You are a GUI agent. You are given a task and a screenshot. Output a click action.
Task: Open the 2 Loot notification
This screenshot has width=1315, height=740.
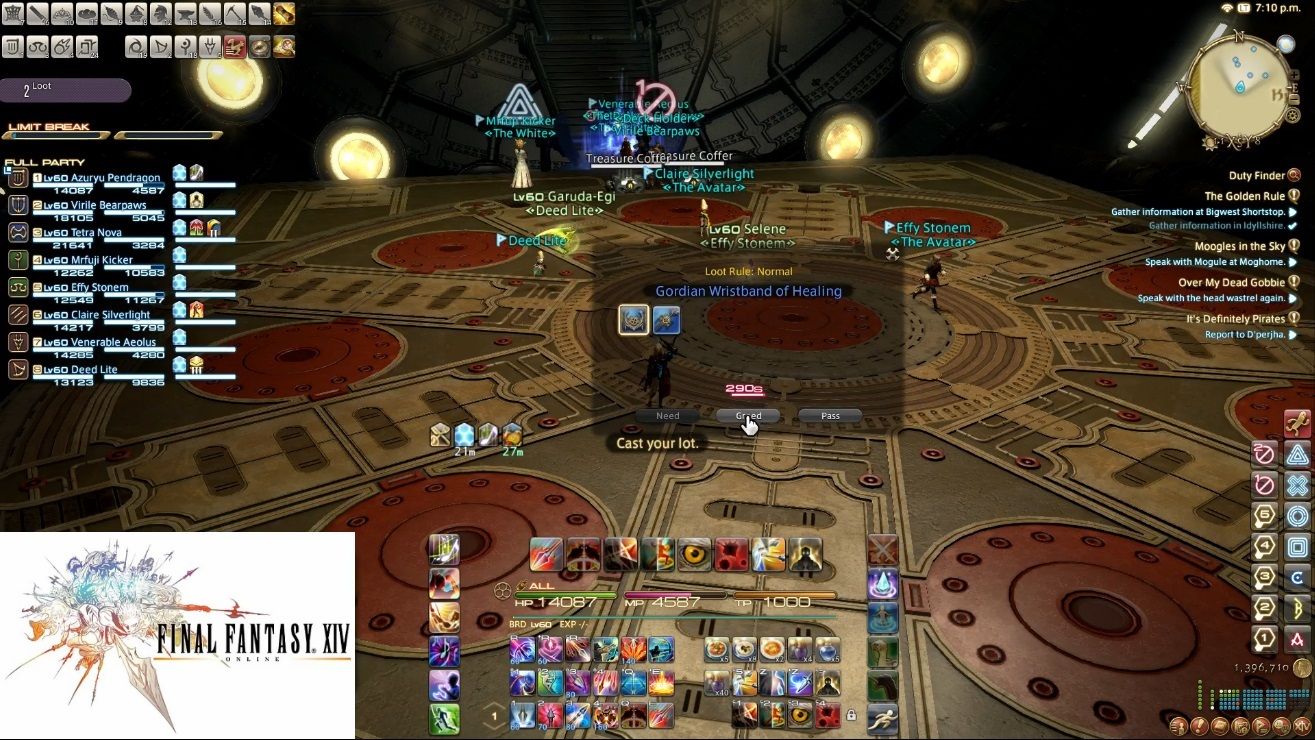coord(66,91)
